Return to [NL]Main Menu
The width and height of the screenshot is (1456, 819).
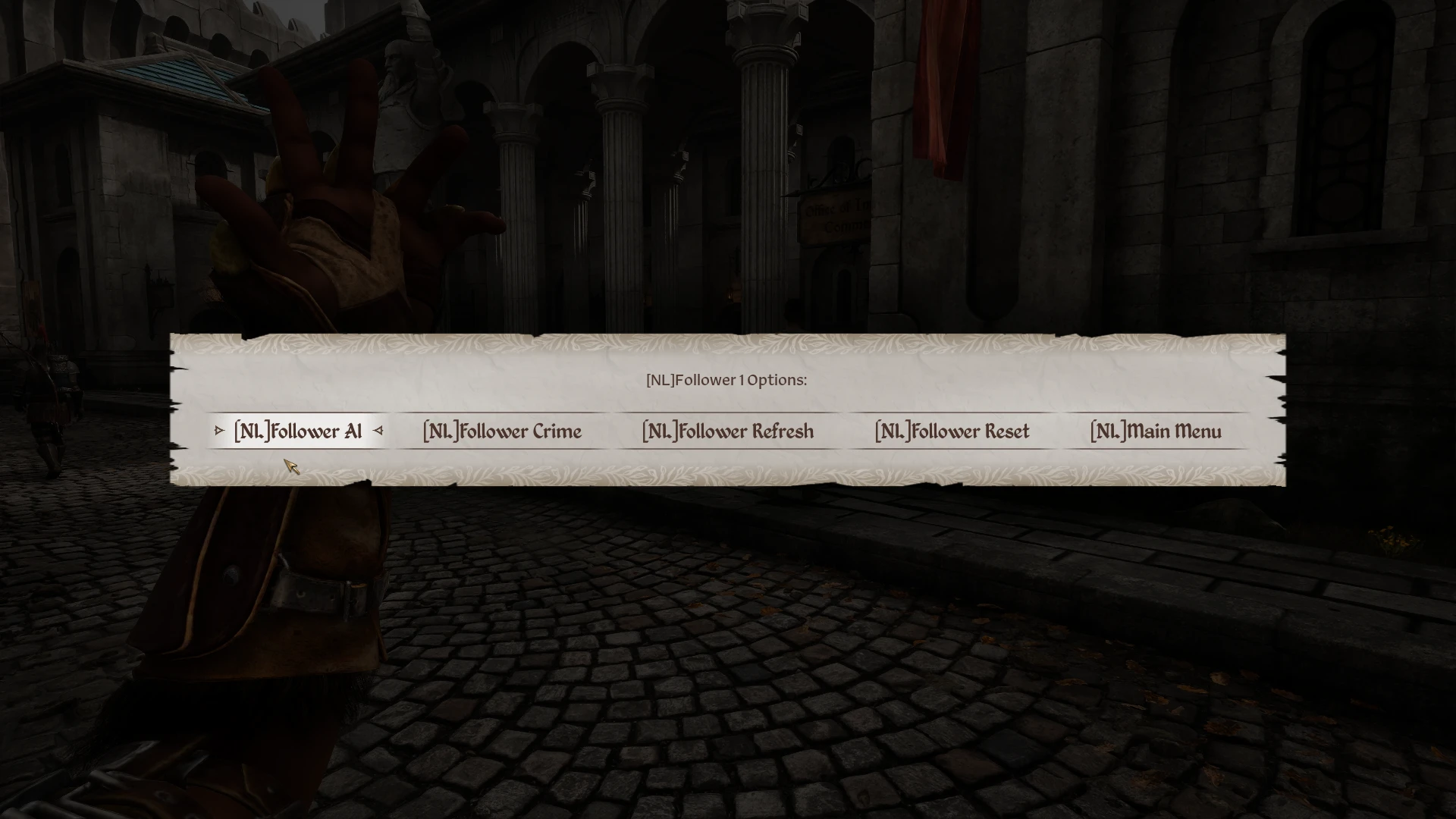tap(1155, 431)
